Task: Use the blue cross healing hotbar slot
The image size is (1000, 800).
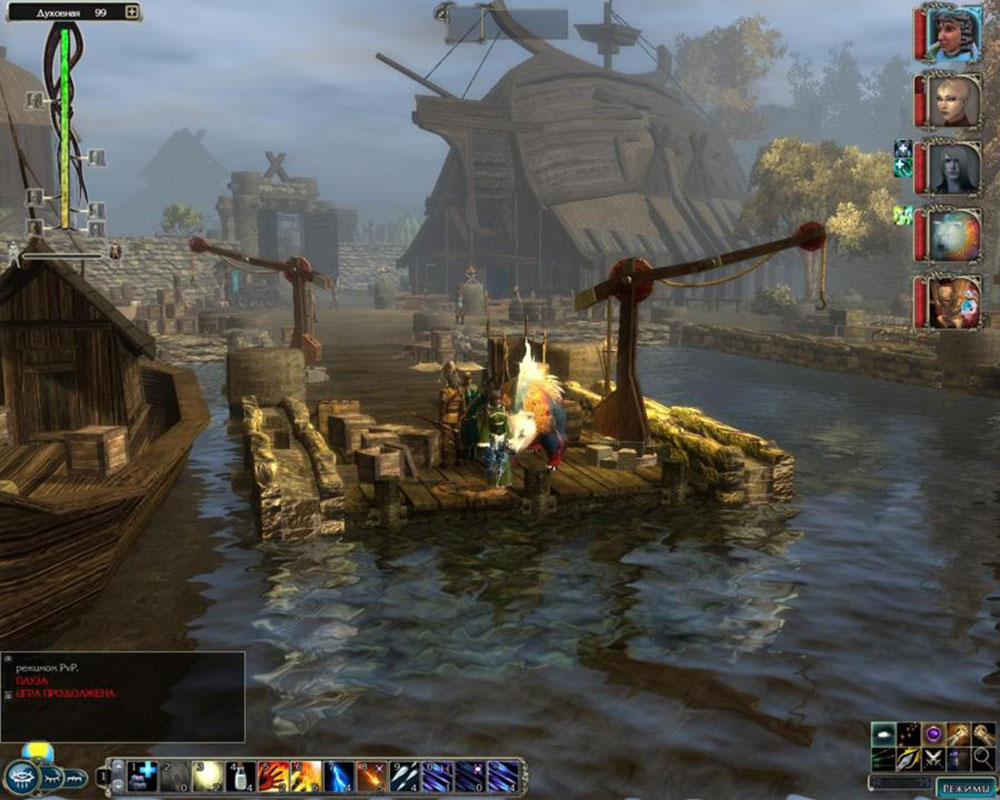Action: (x=141, y=776)
